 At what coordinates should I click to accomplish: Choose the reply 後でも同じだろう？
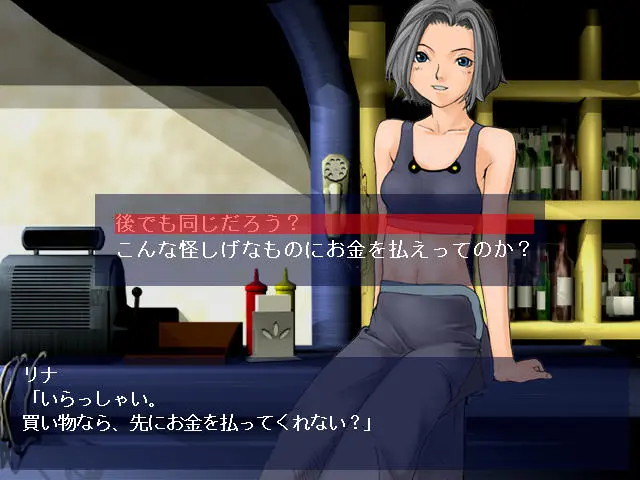(x=207, y=223)
